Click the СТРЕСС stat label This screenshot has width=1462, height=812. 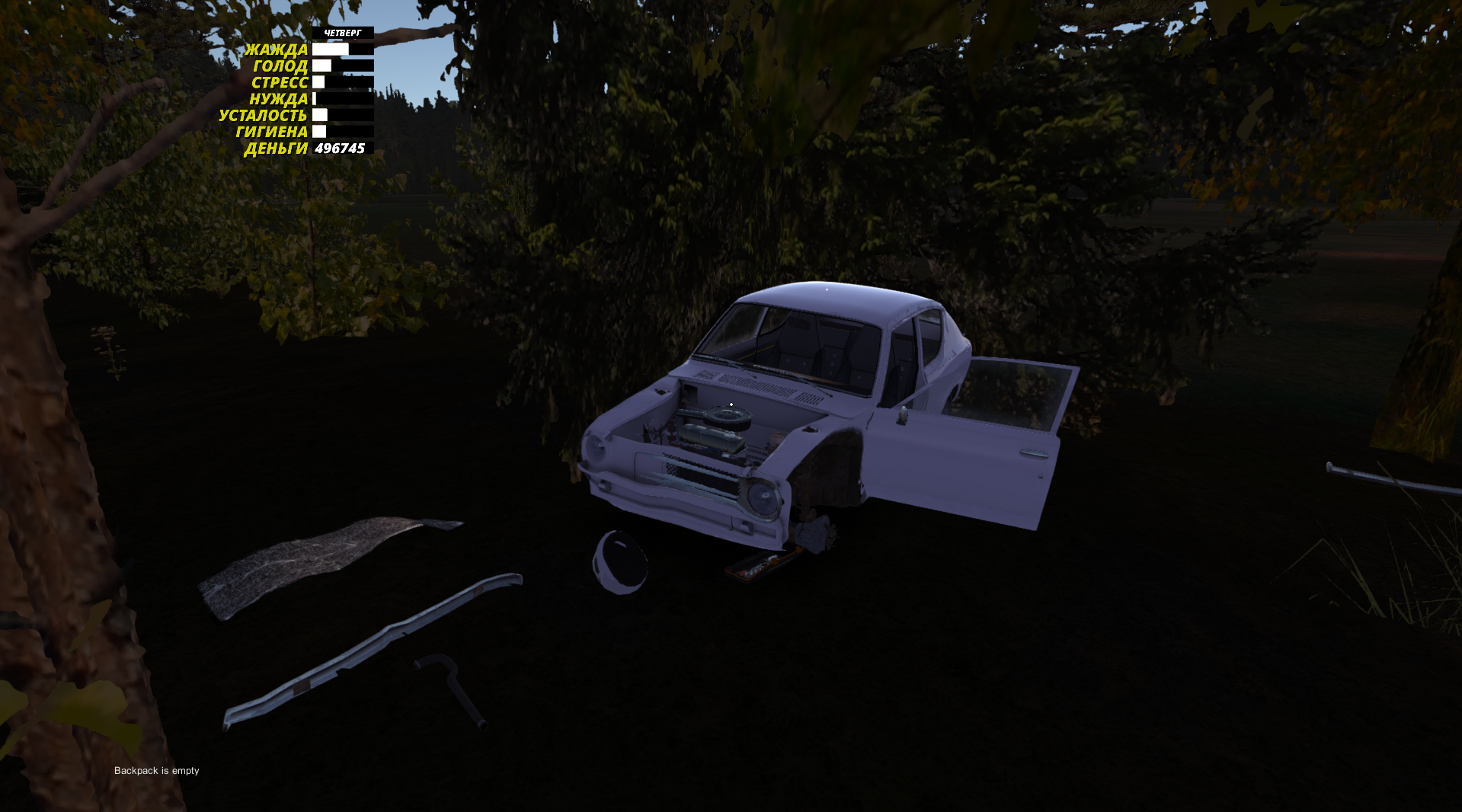tap(280, 82)
